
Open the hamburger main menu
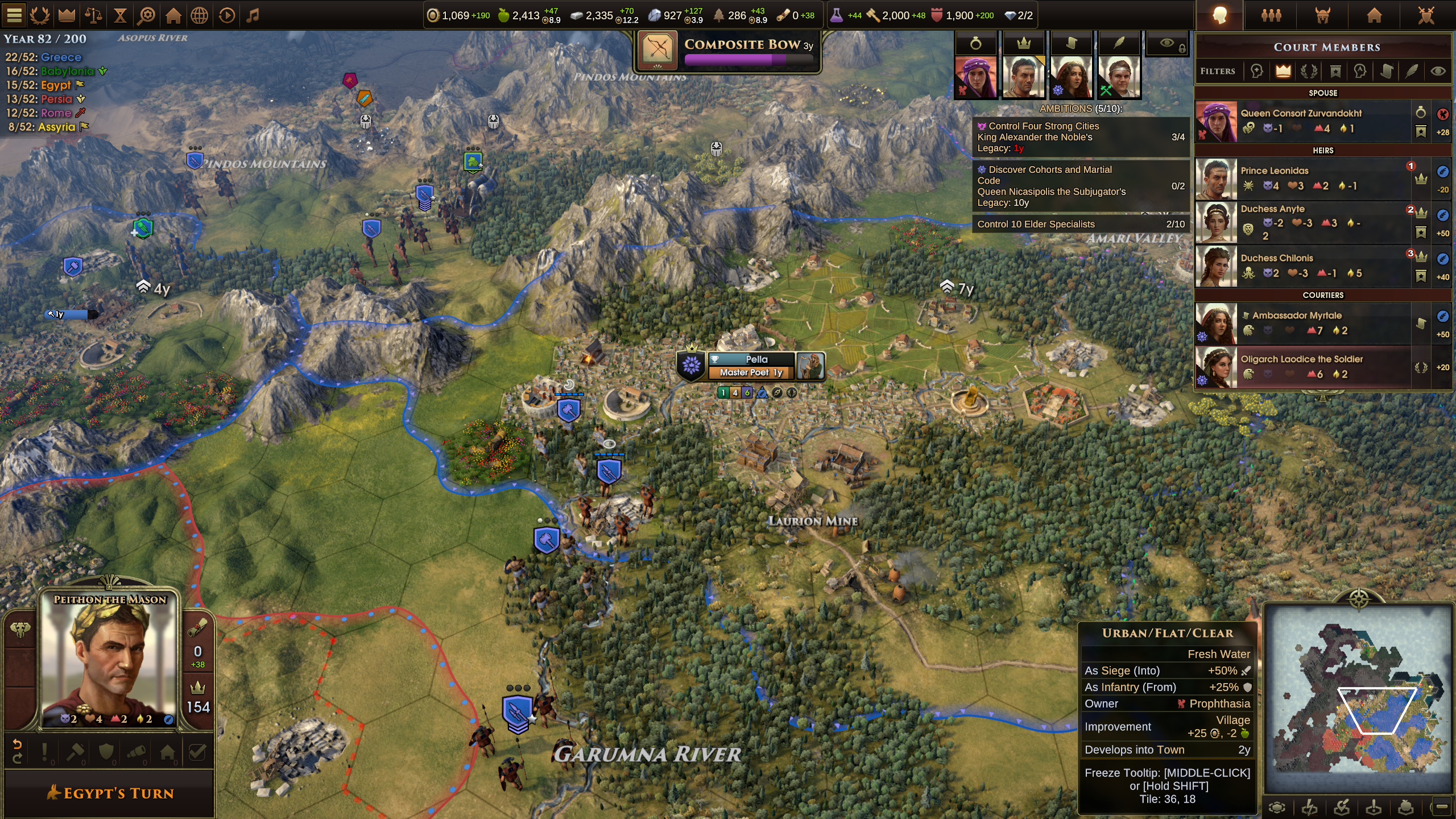click(14, 15)
